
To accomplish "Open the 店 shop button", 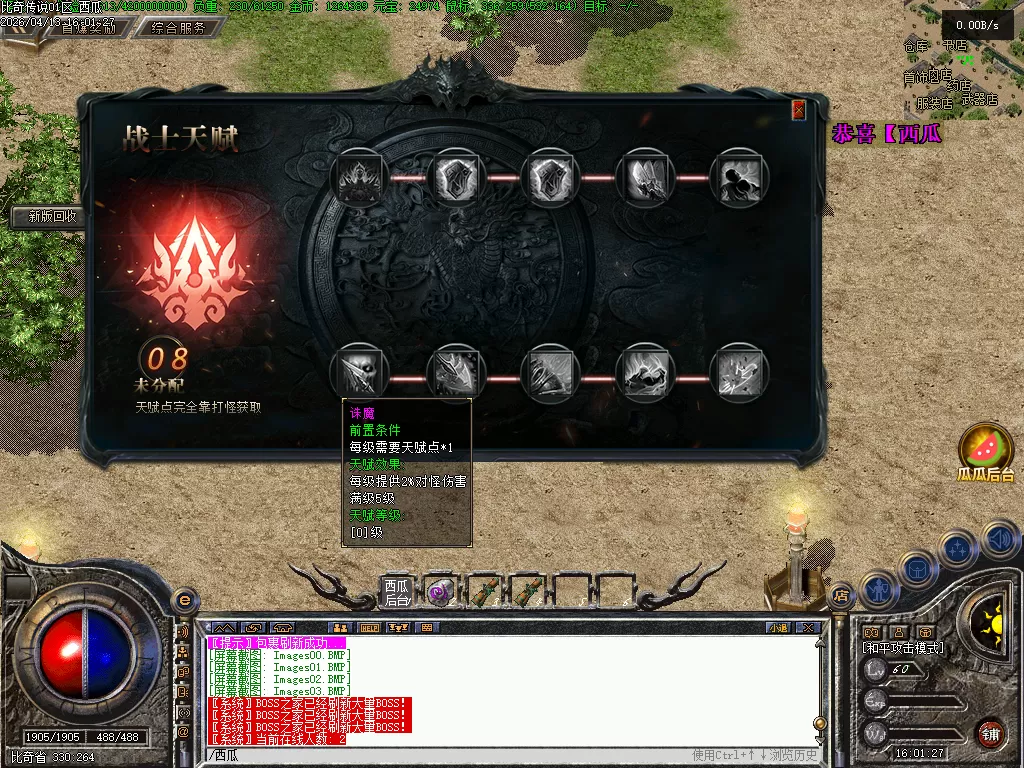I will [840, 595].
